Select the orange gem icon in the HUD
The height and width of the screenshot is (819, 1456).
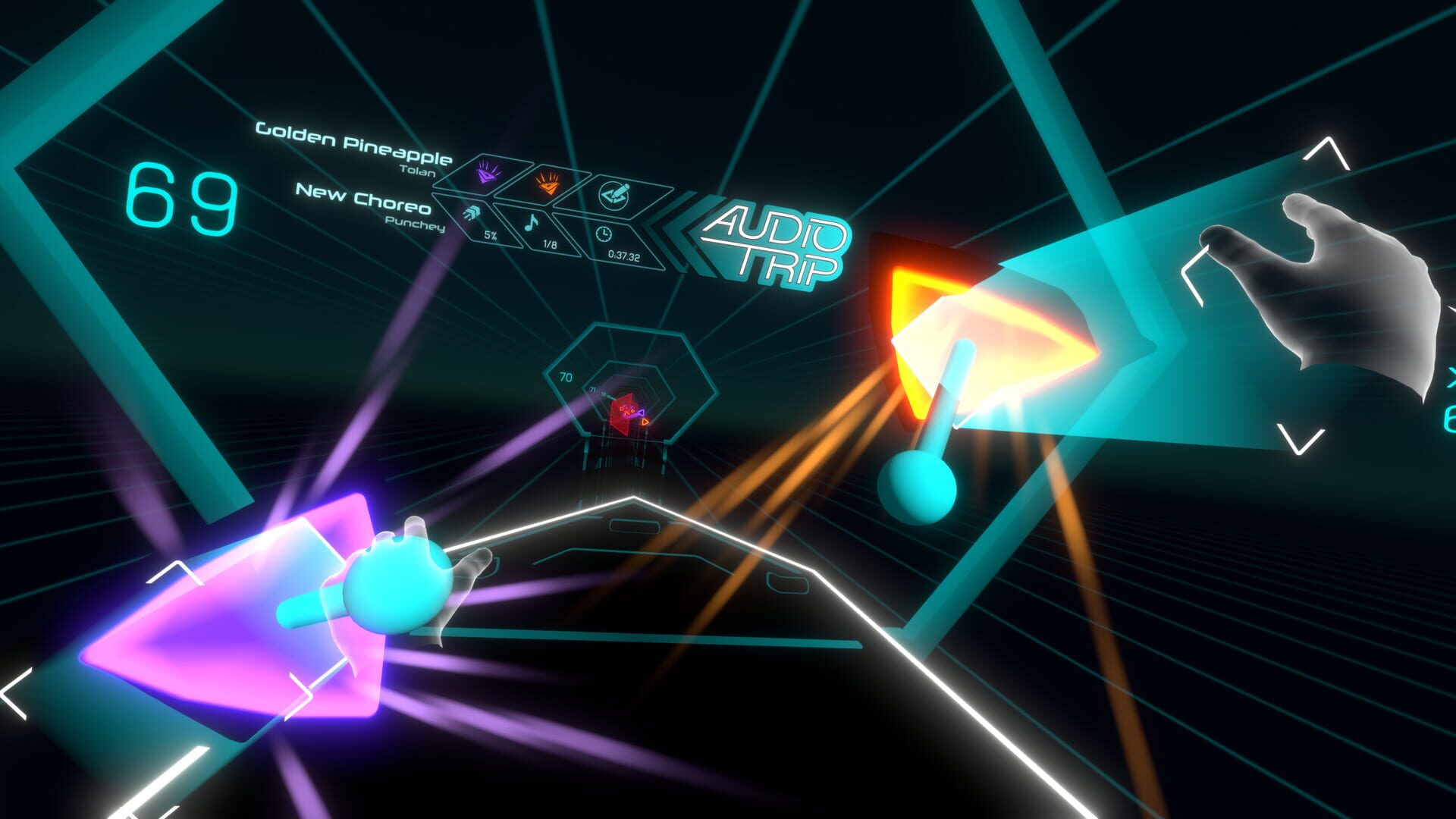coord(548,184)
